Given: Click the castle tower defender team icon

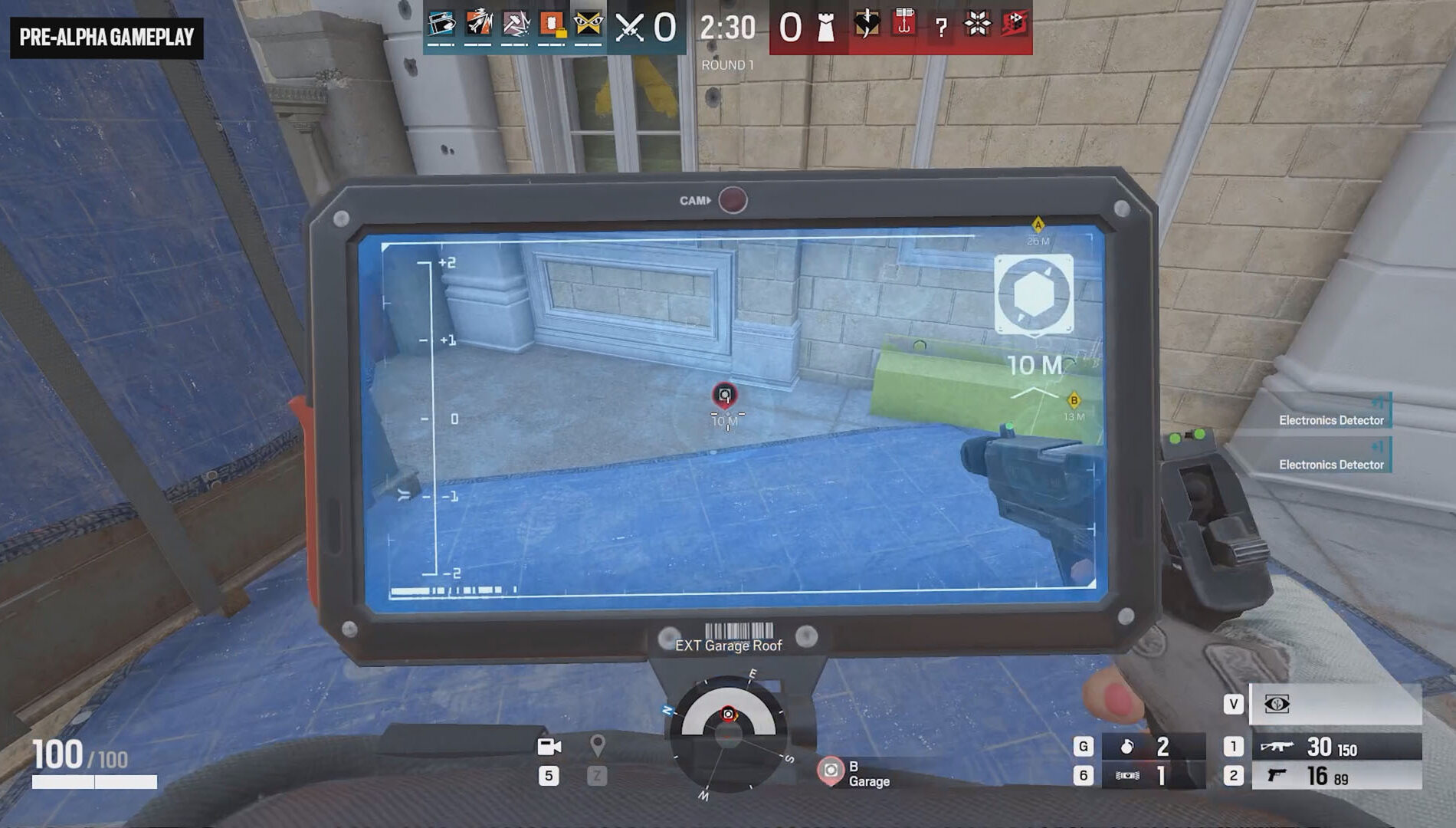Looking at the screenshot, I should tap(826, 28).
